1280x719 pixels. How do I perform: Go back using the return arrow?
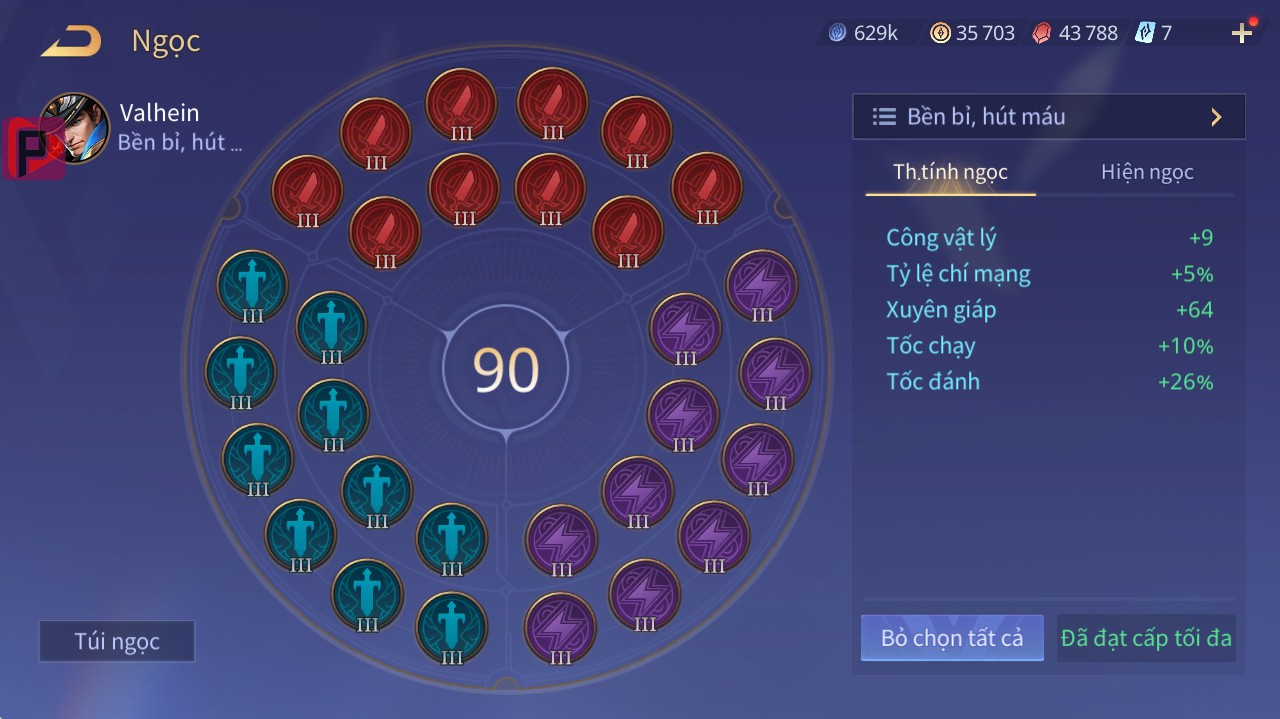71,42
